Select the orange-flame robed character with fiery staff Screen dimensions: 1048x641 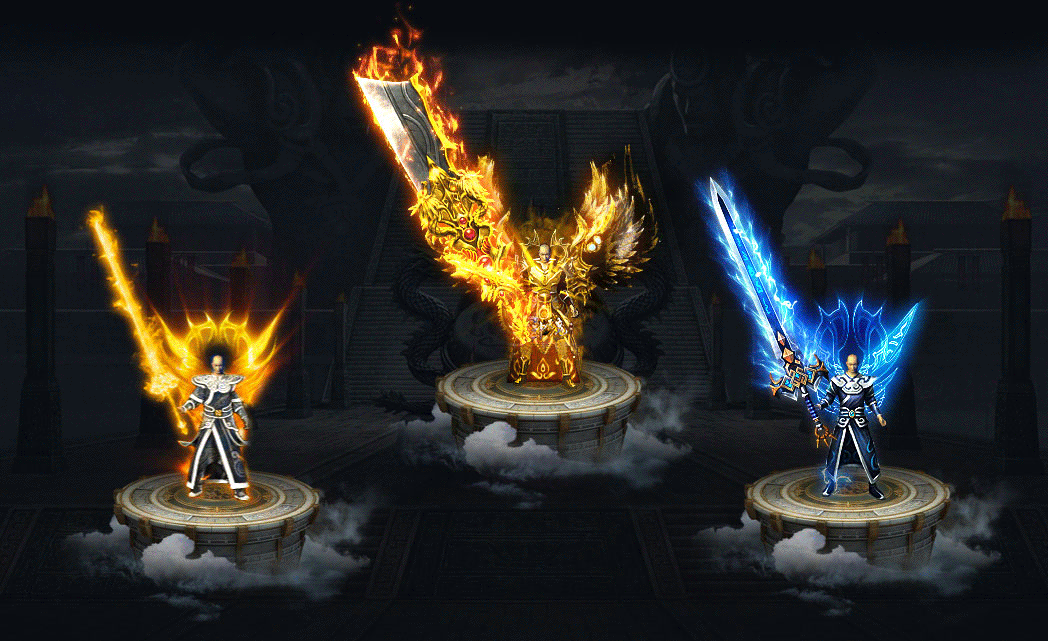click(216, 425)
